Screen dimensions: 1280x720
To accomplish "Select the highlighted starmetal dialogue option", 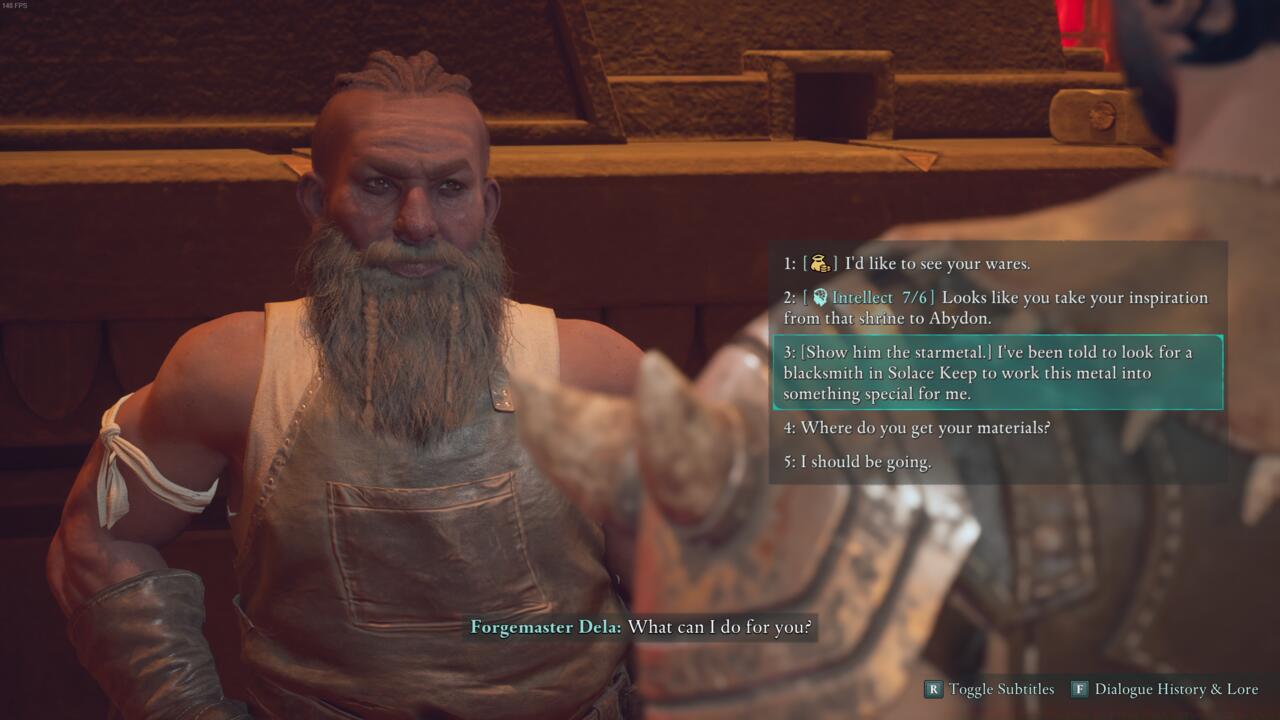I will point(995,373).
